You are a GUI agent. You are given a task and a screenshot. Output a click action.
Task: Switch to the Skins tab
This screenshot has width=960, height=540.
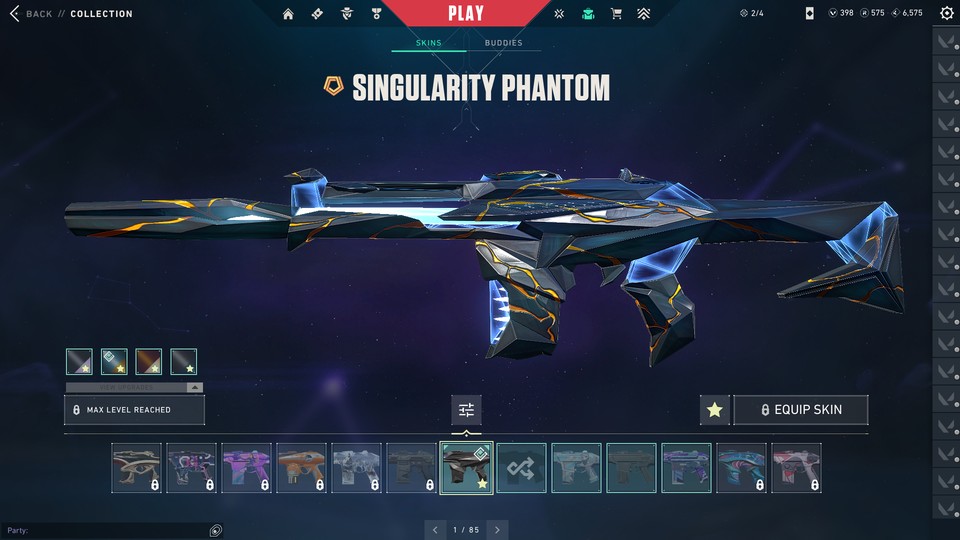coord(428,43)
